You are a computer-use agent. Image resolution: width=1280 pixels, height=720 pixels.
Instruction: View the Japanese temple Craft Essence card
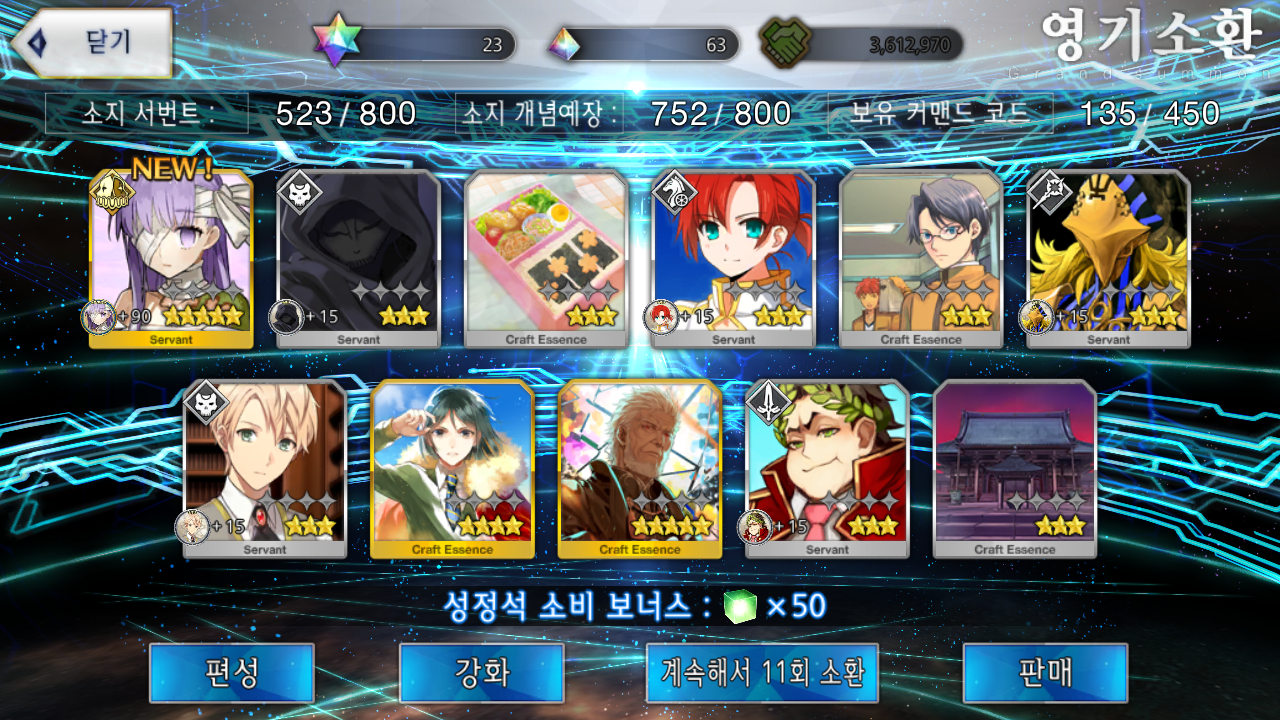[x=1015, y=469]
